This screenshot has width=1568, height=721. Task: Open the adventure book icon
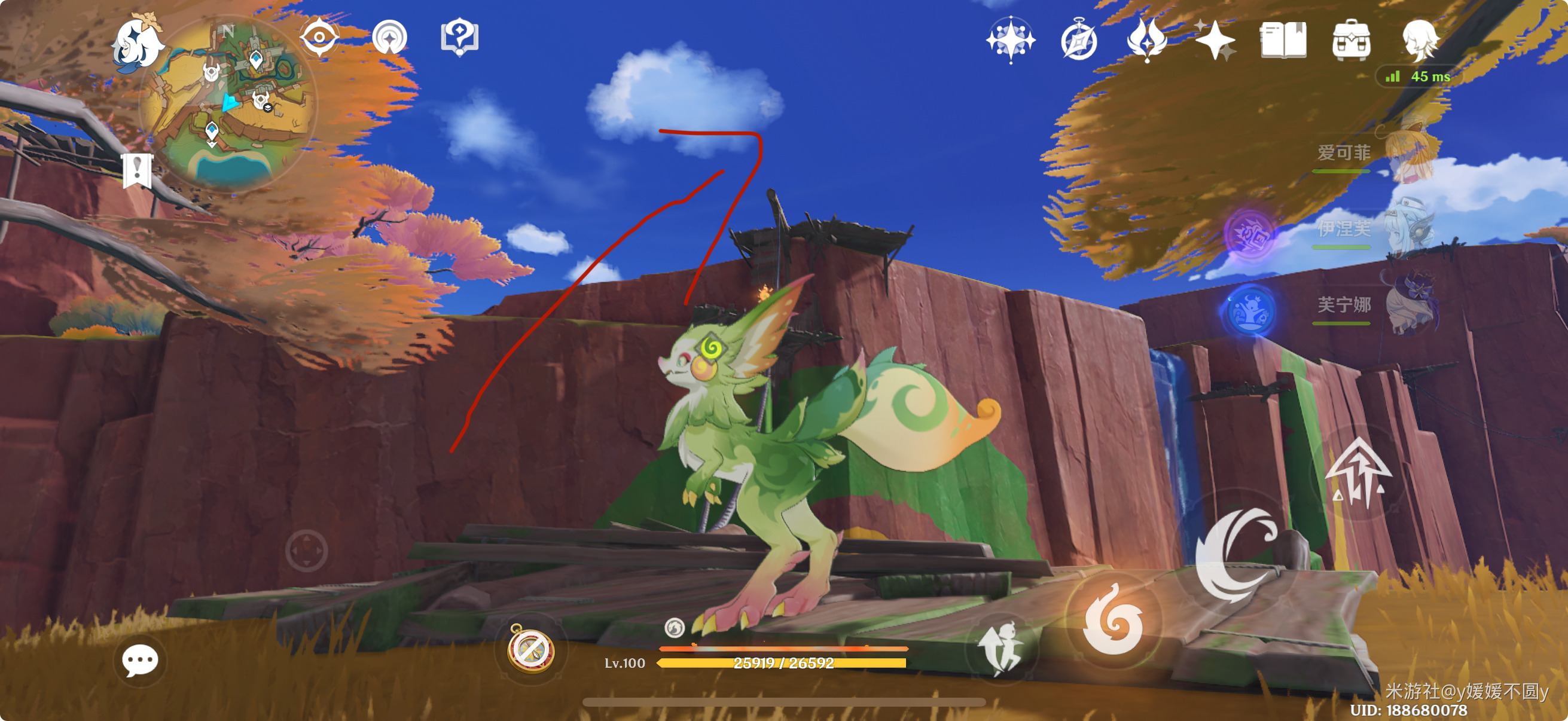click(1283, 40)
